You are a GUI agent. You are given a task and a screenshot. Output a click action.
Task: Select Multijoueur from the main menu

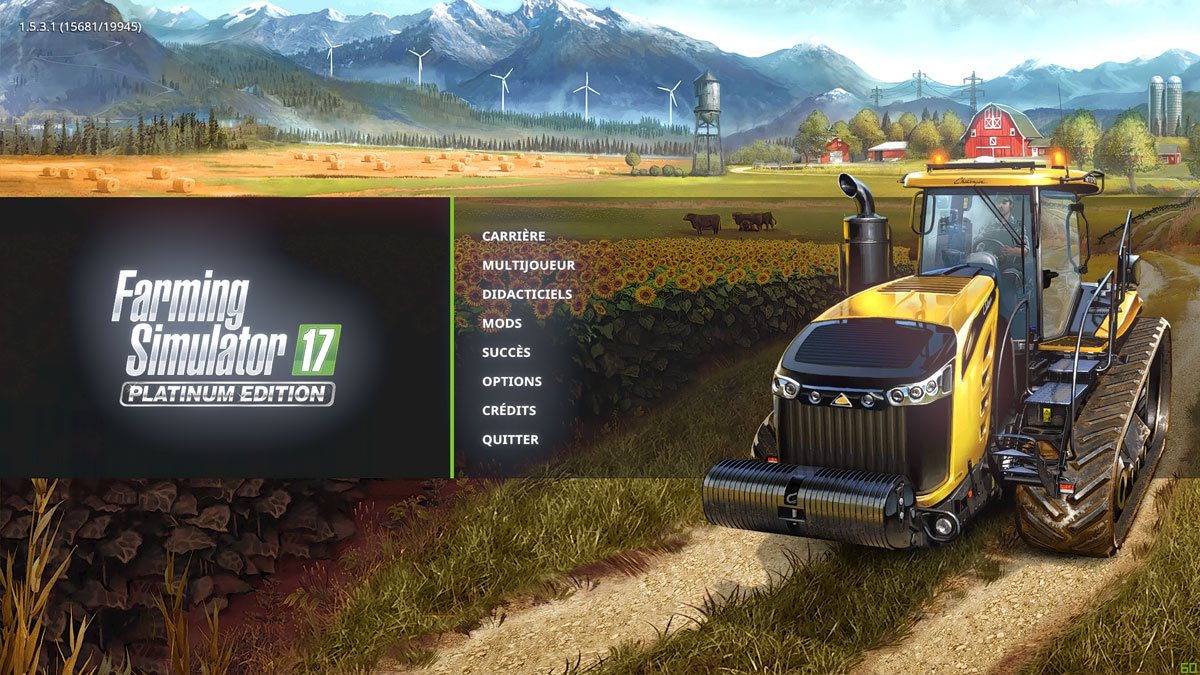tap(528, 265)
